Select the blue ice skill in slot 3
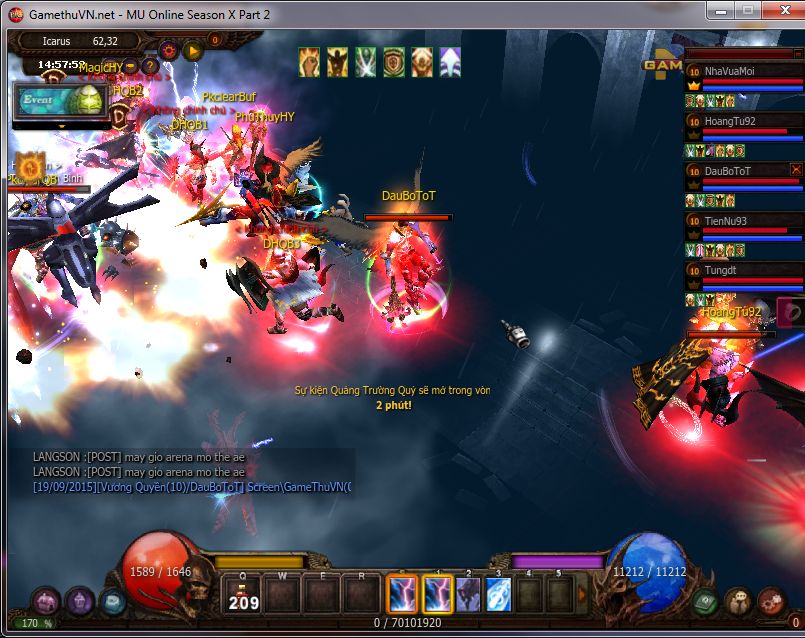This screenshot has height=638, width=805. 498,595
